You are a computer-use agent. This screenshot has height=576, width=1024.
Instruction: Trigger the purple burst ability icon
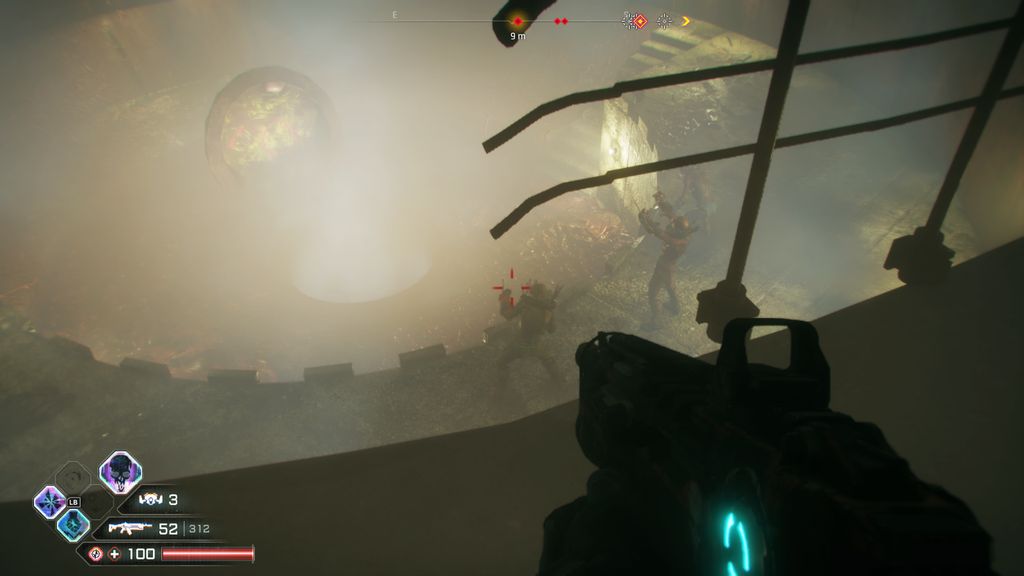coord(50,501)
